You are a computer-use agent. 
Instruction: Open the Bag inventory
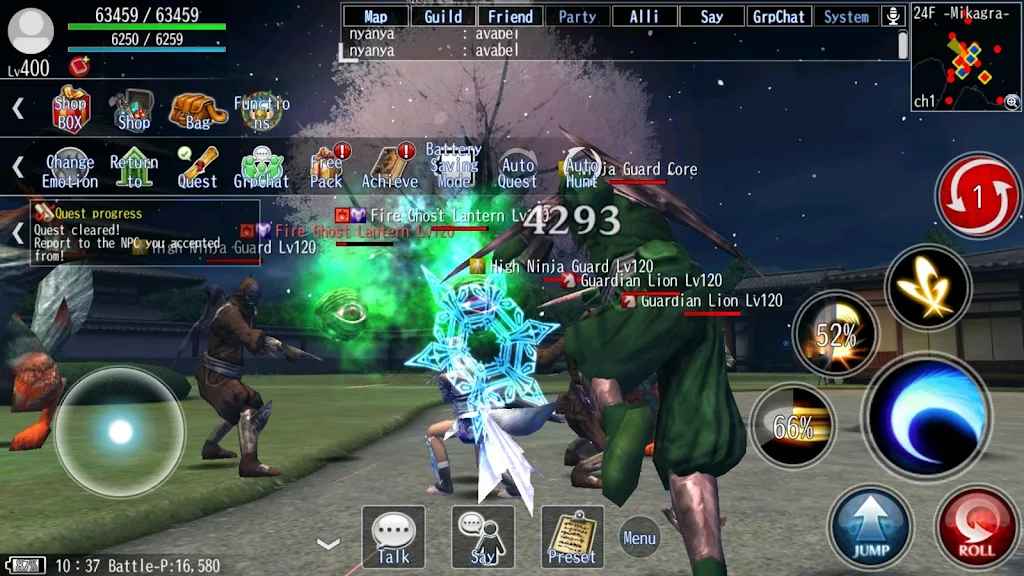pos(198,110)
